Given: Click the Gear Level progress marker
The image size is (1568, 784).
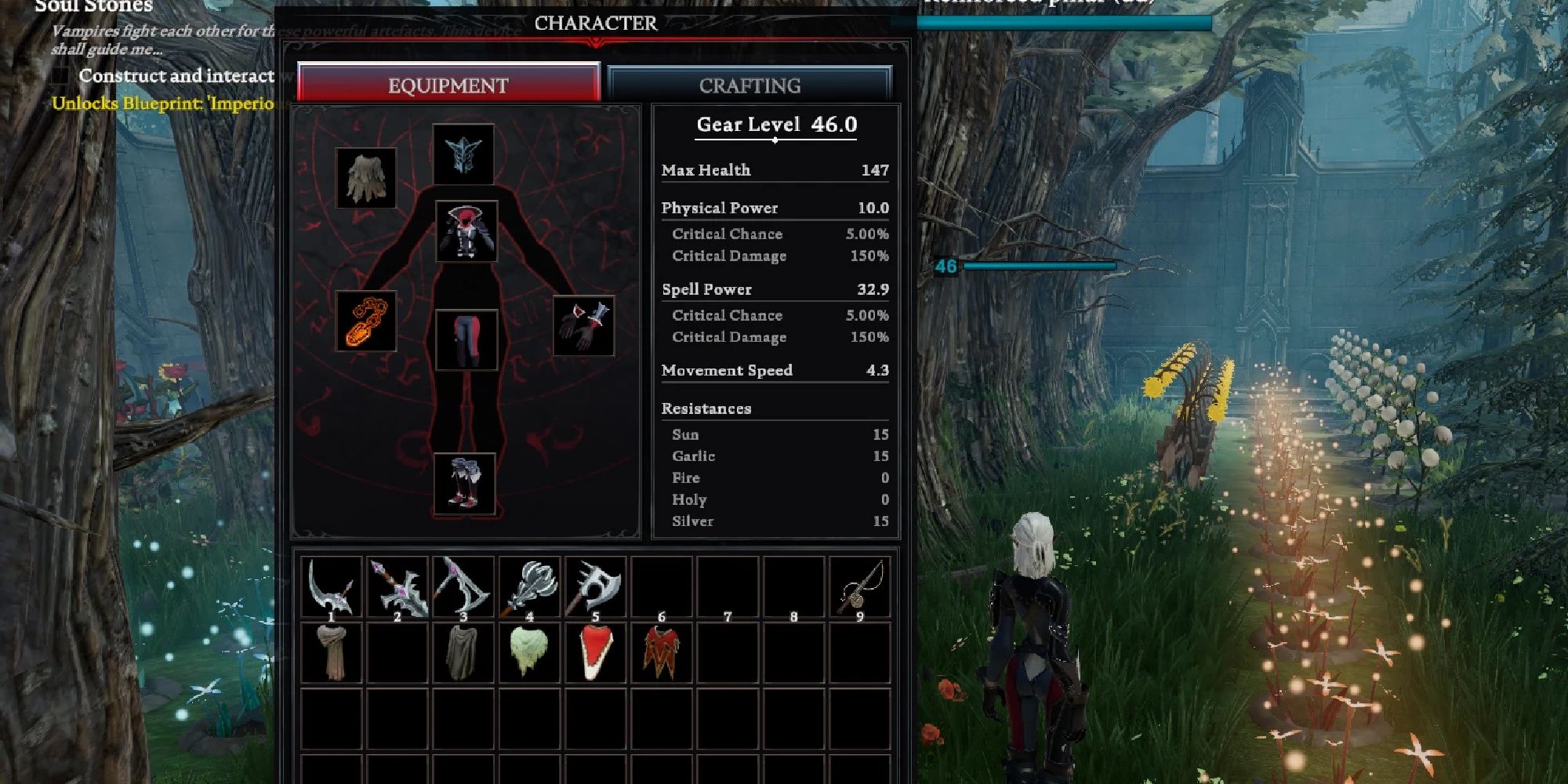Looking at the screenshot, I should (775, 141).
